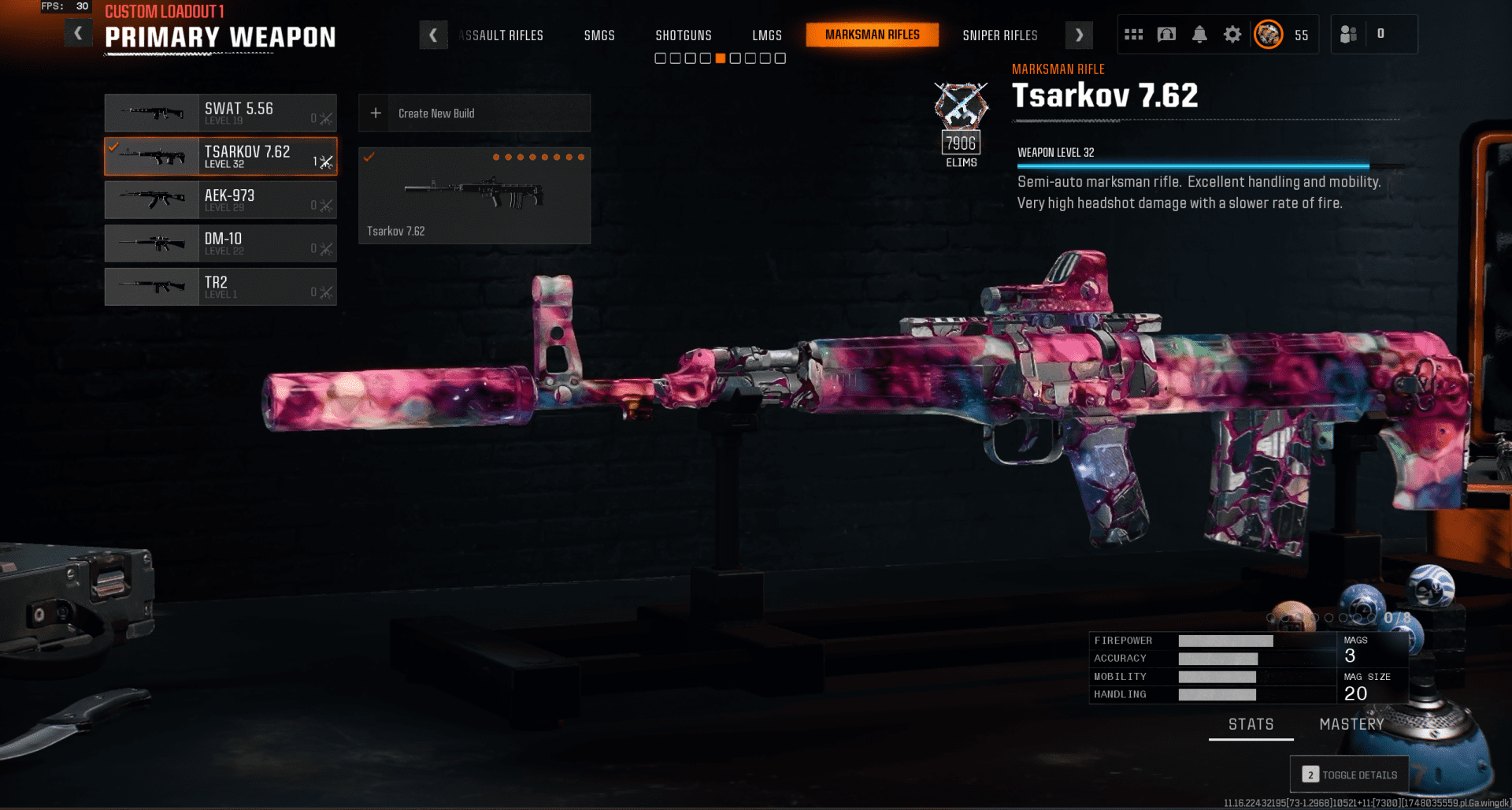Go back from Primary Weapon screen
This screenshot has width=1512, height=810.
78,33
